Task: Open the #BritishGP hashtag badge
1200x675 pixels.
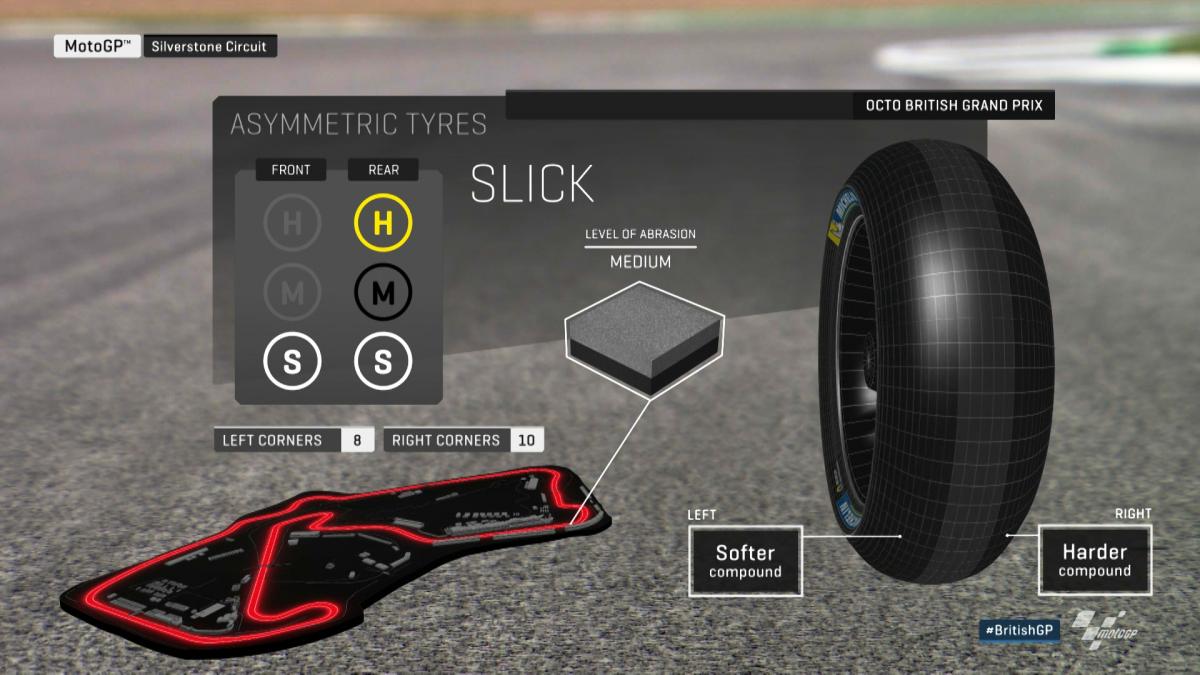Action: tap(1020, 631)
